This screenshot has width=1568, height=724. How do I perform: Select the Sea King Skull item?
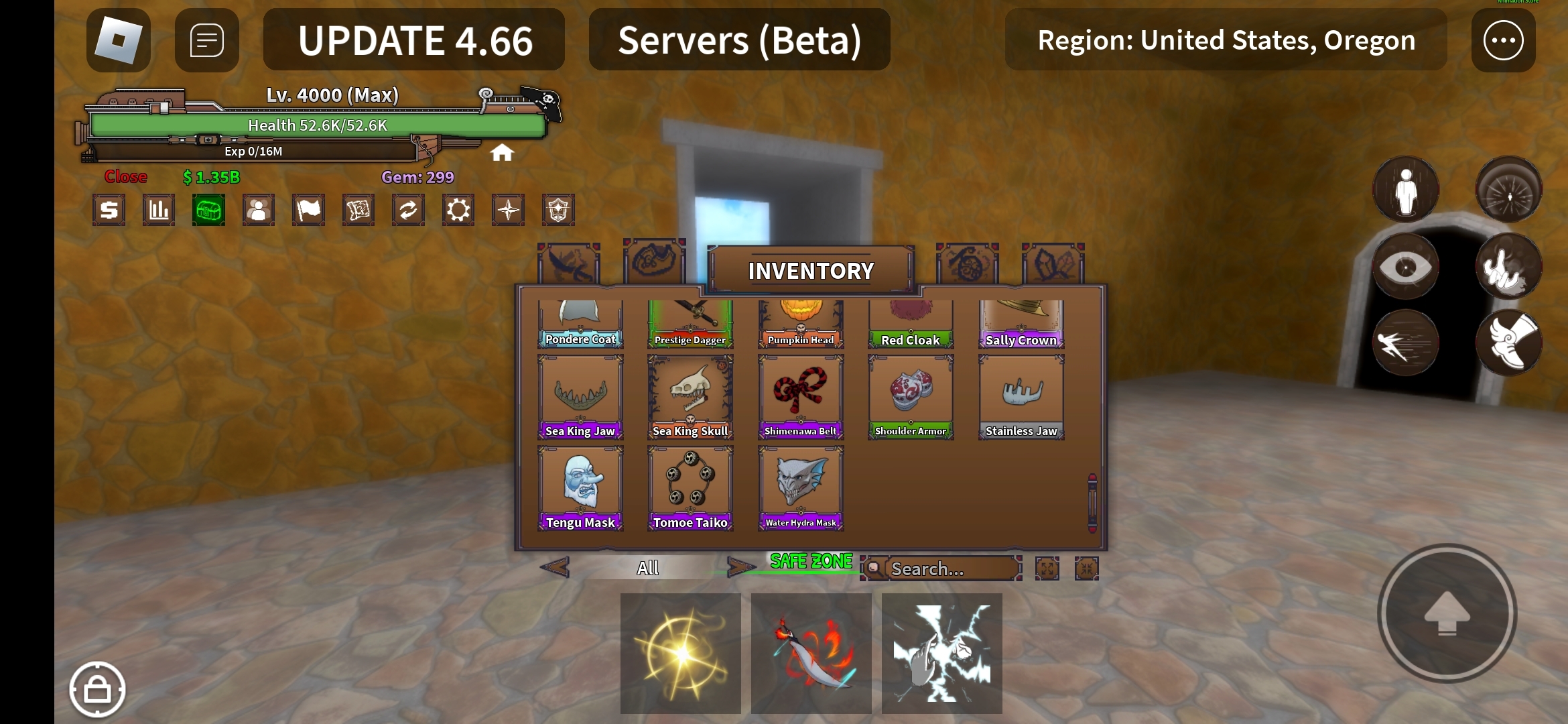690,397
